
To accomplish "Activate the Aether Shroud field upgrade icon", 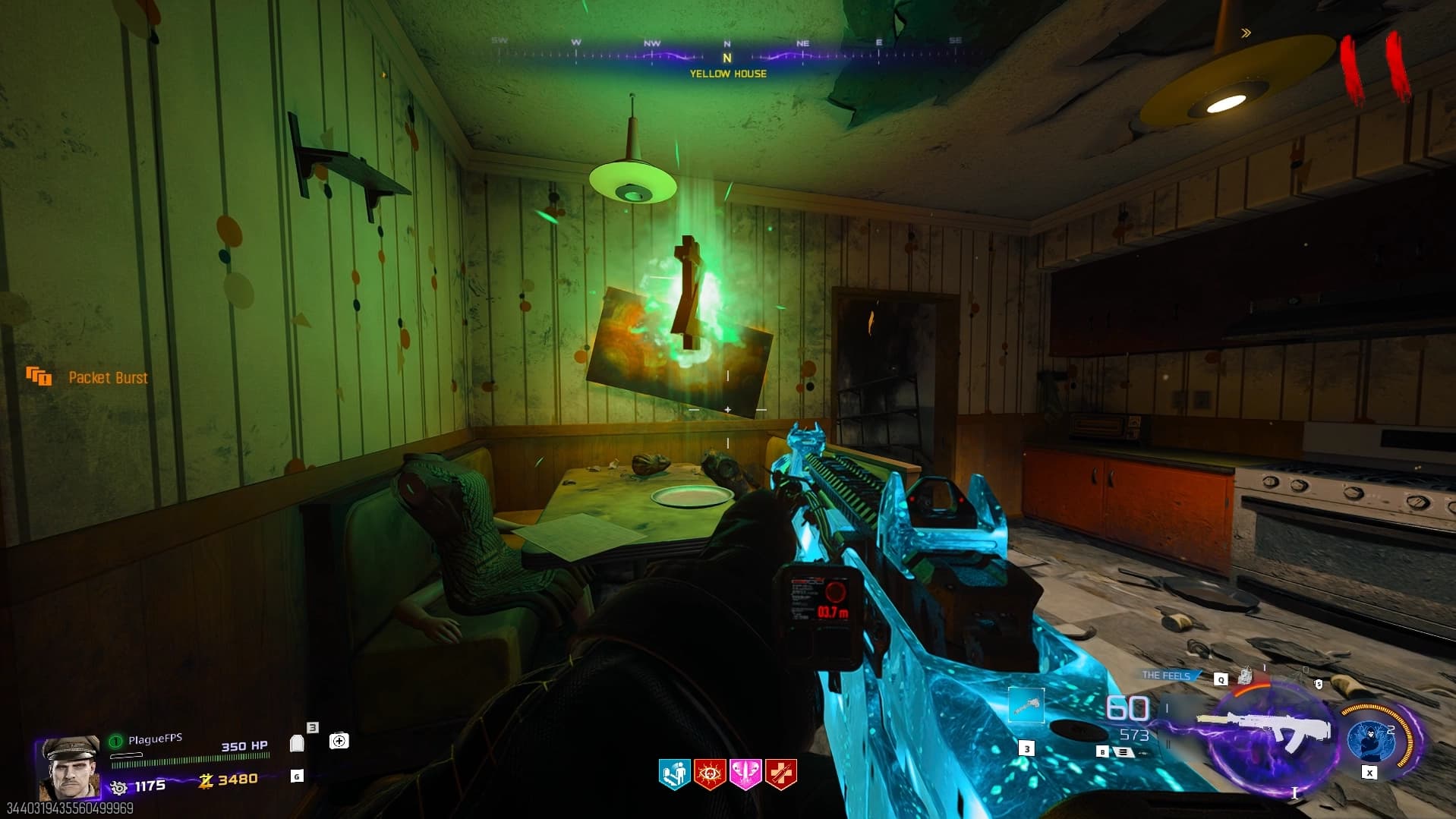I will [1372, 739].
